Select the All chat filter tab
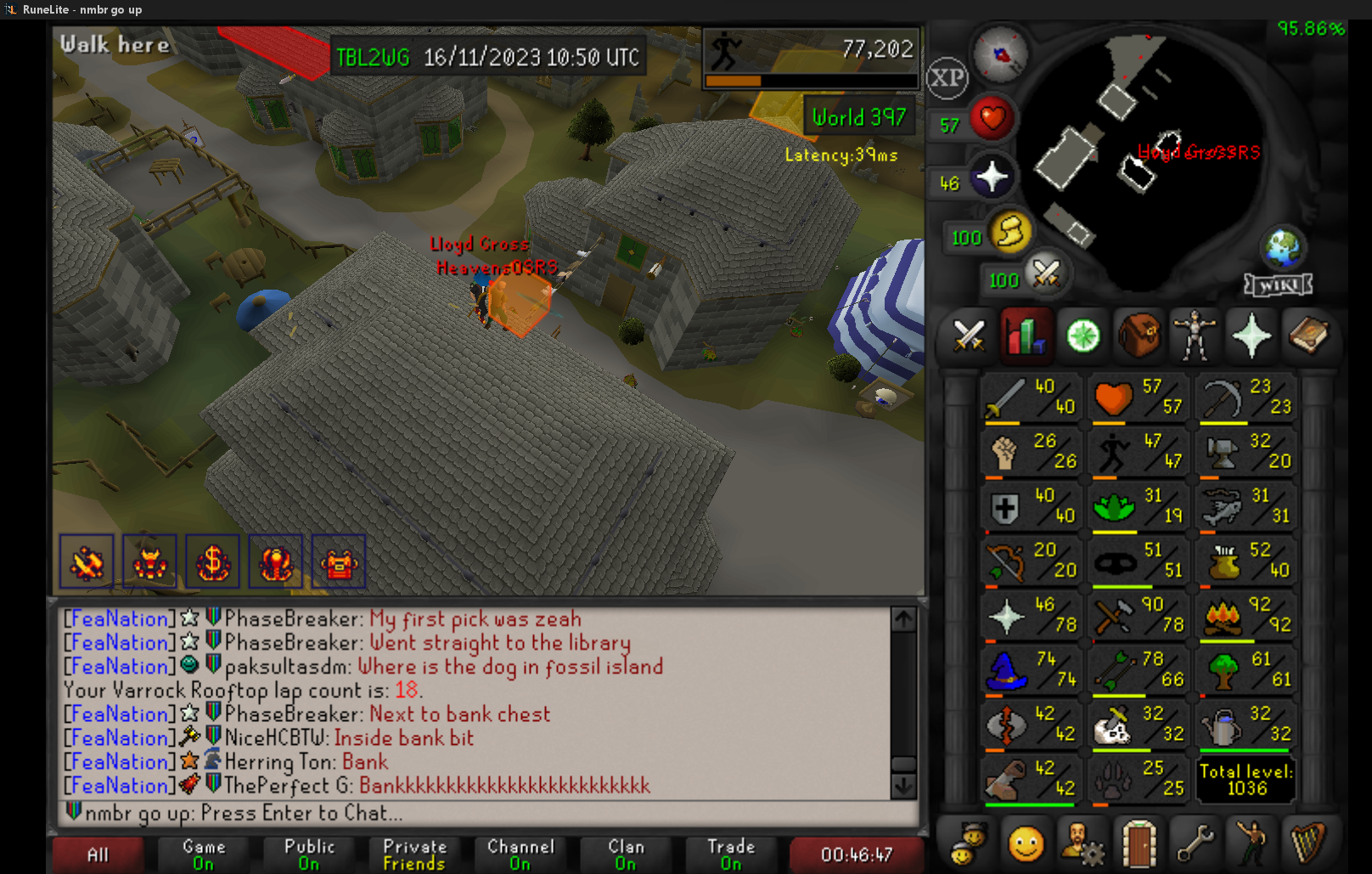The width and height of the screenshot is (1372, 874). point(98,854)
